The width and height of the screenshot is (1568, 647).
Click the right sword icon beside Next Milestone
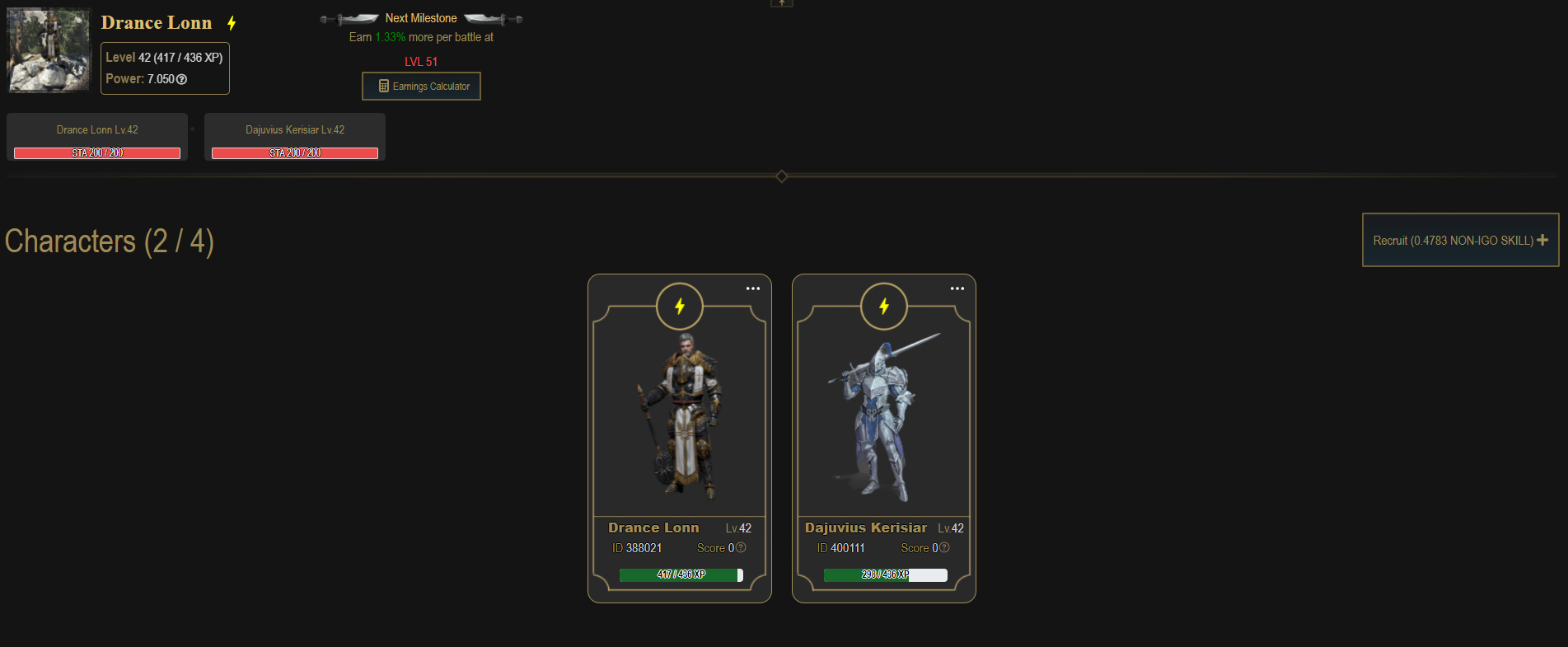tap(492, 17)
